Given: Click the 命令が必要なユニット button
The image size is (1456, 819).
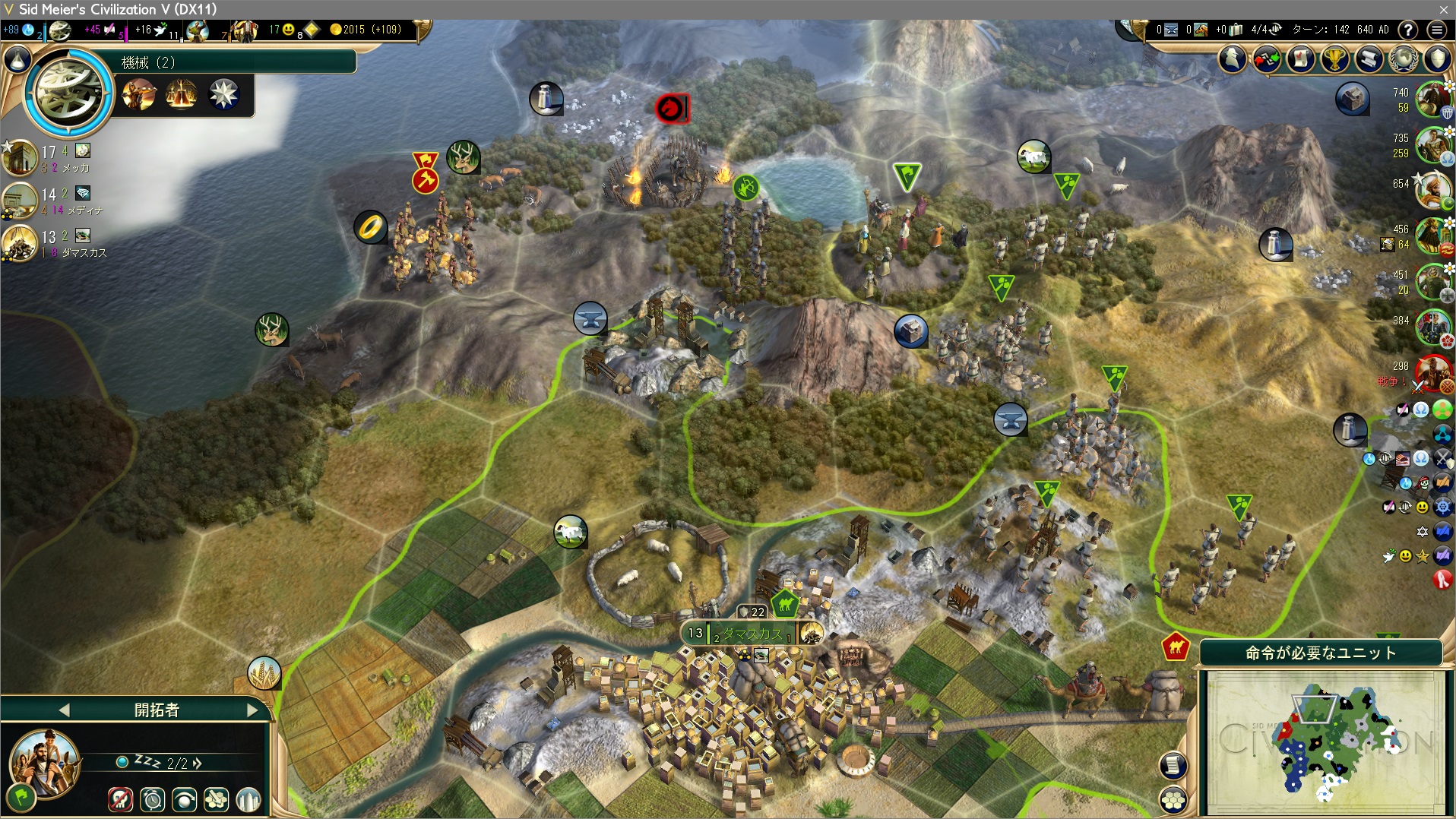Looking at the screenshot, I should pos(1320,653).
